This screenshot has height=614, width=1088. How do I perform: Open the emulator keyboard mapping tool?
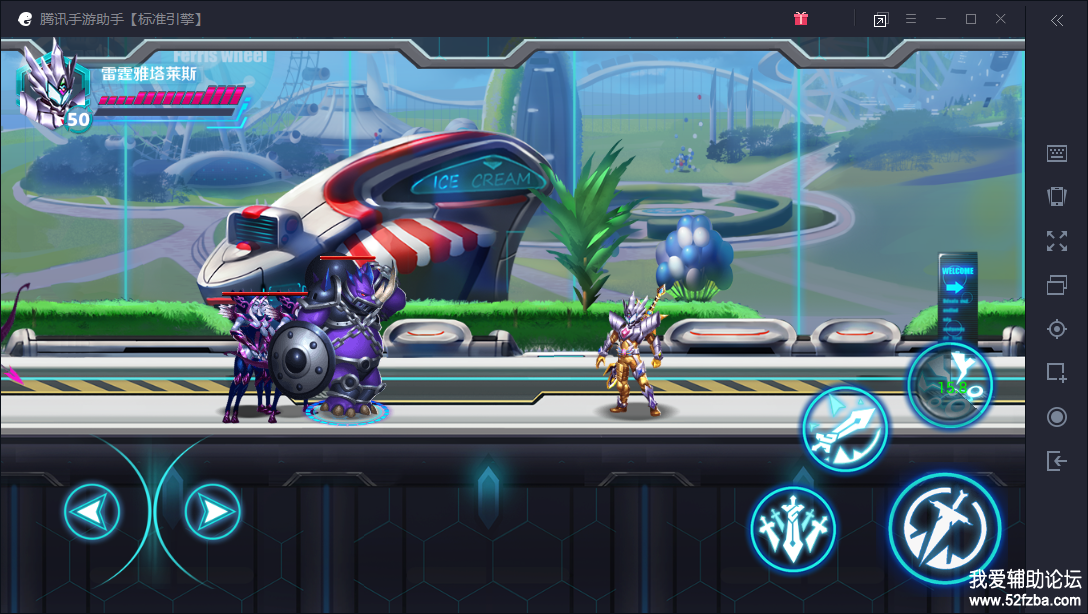(x=1057, y=153)
